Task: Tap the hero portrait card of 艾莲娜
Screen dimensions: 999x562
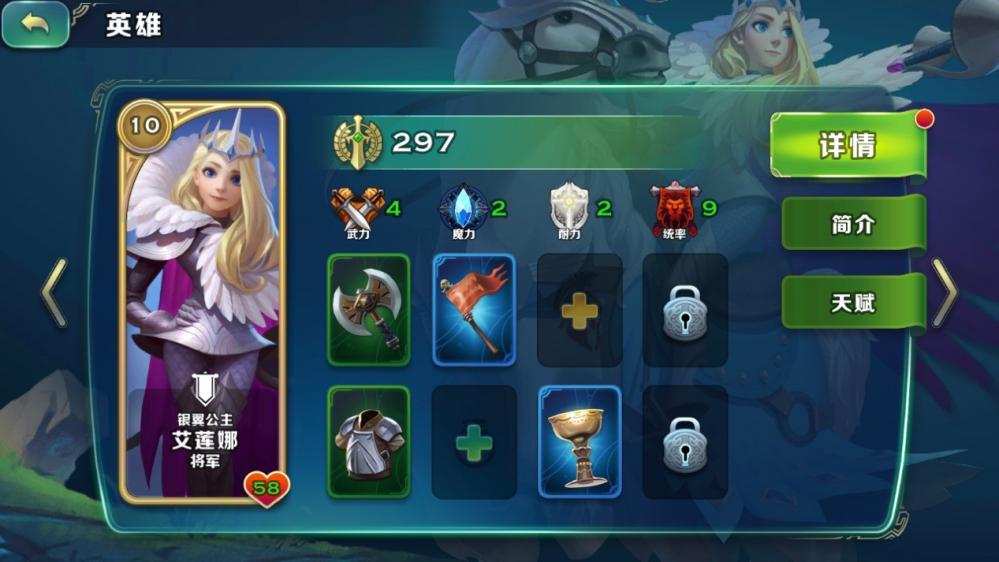Action: (x=203, y=300)
